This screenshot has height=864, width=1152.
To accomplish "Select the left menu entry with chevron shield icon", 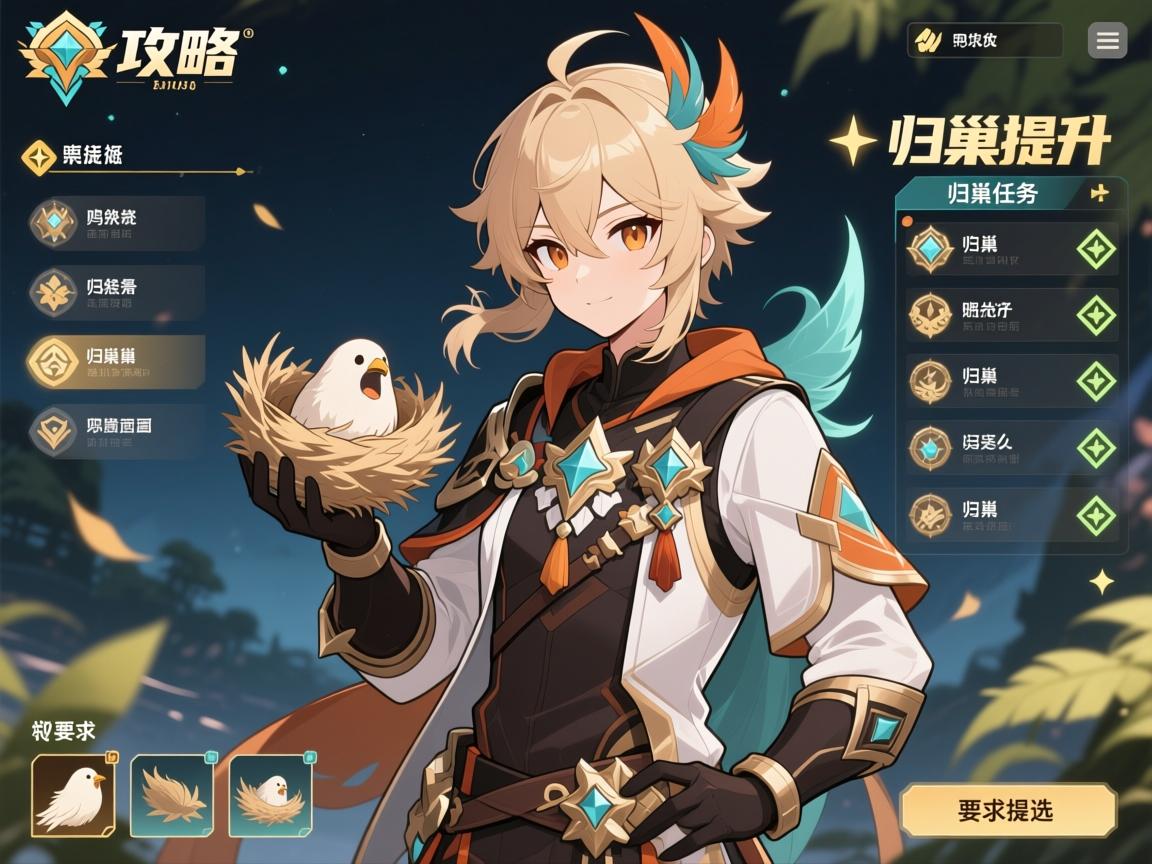I will [116, 431].
